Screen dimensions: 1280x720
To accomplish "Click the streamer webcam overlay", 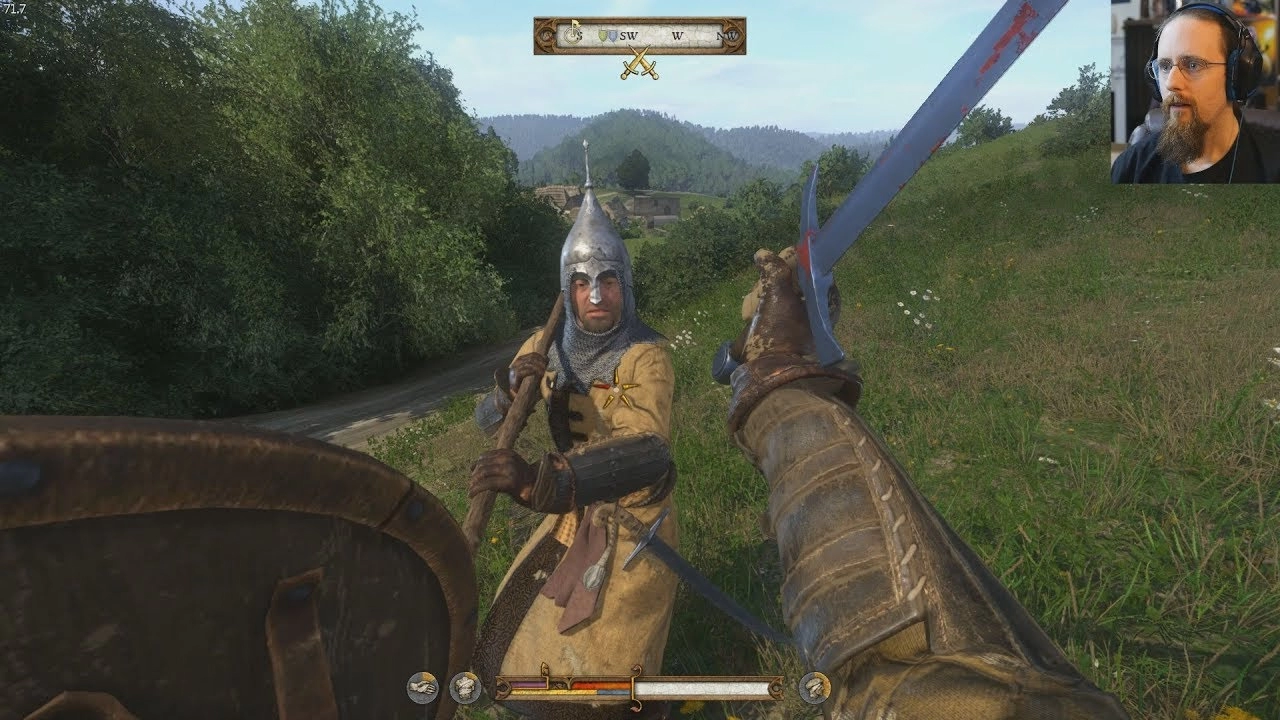I will point(1195,91).
